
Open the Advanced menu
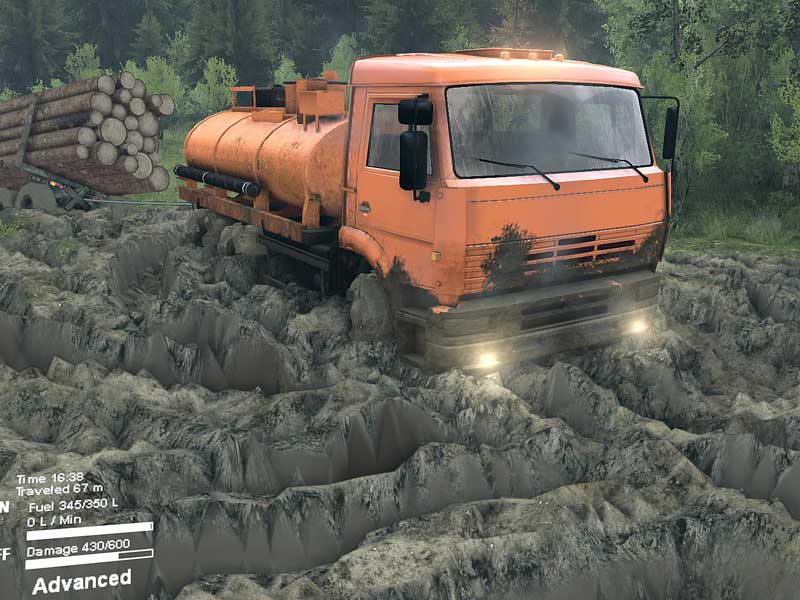point(81,581)
